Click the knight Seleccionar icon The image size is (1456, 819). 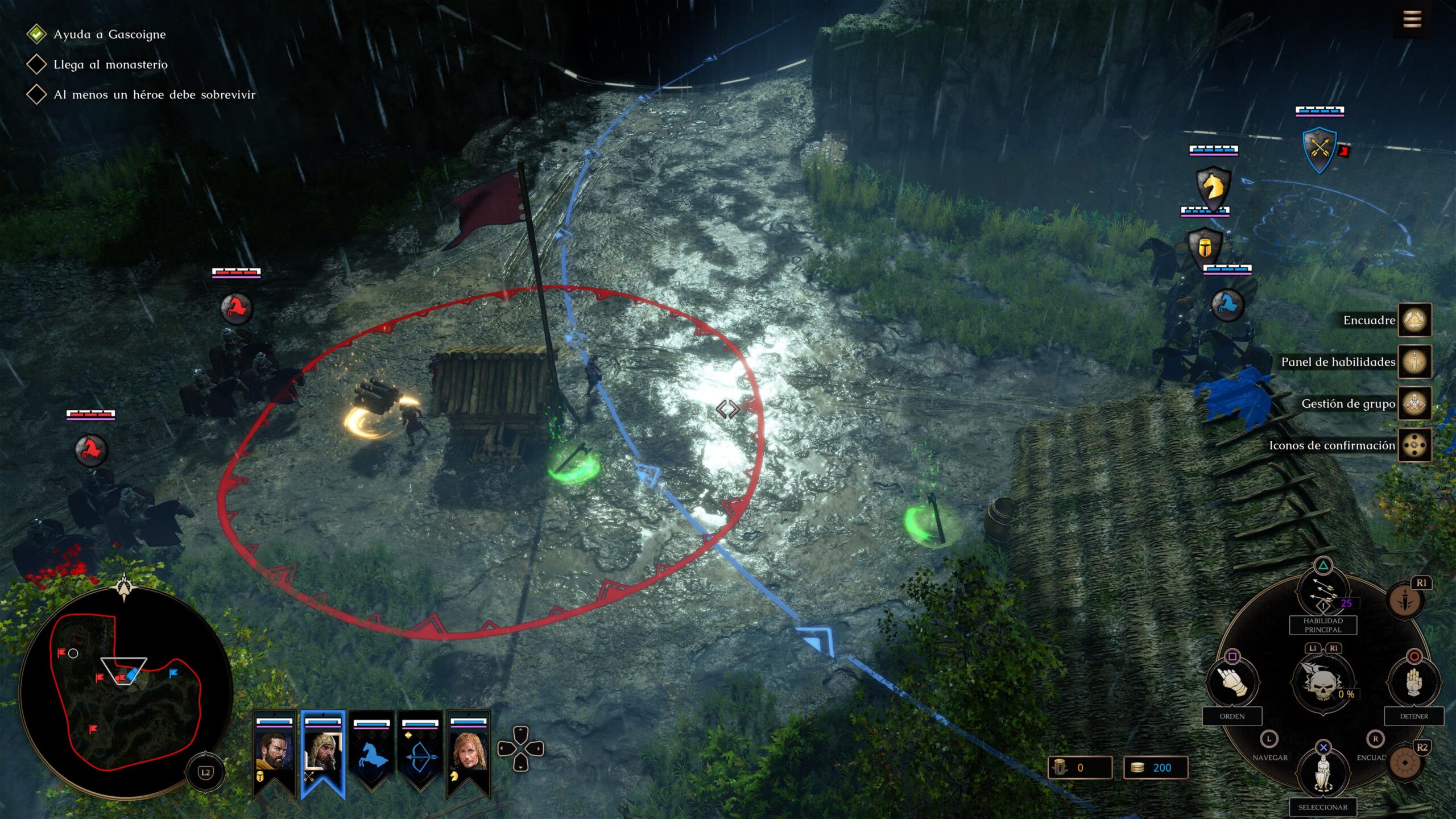(1323, 773)
